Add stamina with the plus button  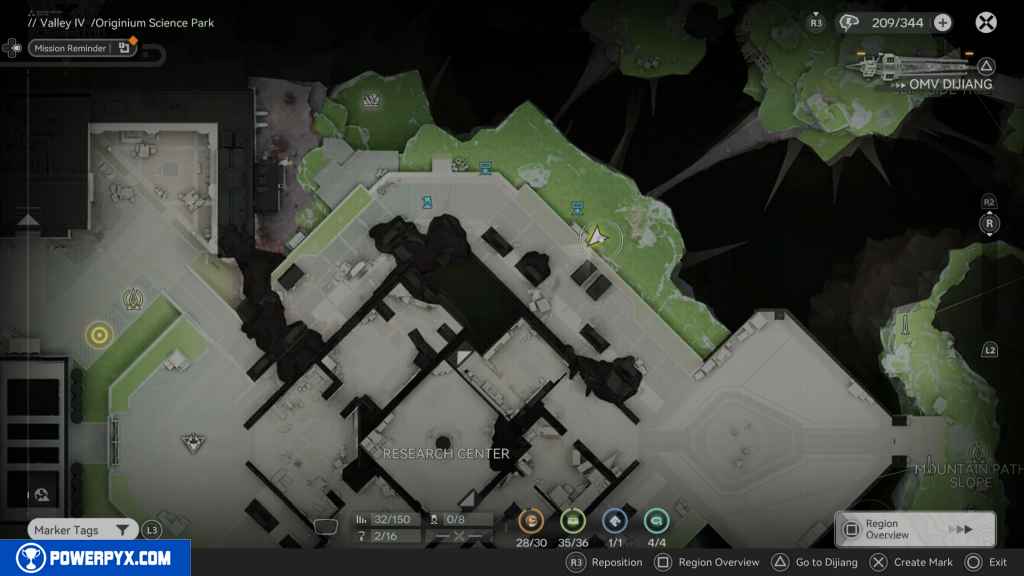[x=942, y=22]
